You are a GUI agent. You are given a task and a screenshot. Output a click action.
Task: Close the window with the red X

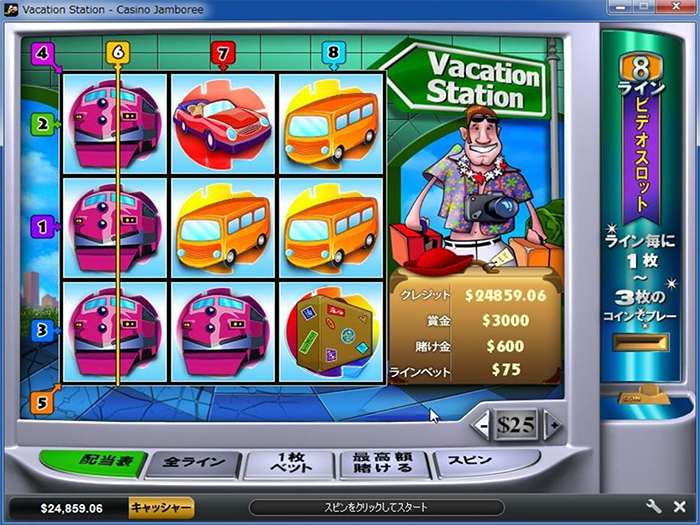click(x=674, y=8)
